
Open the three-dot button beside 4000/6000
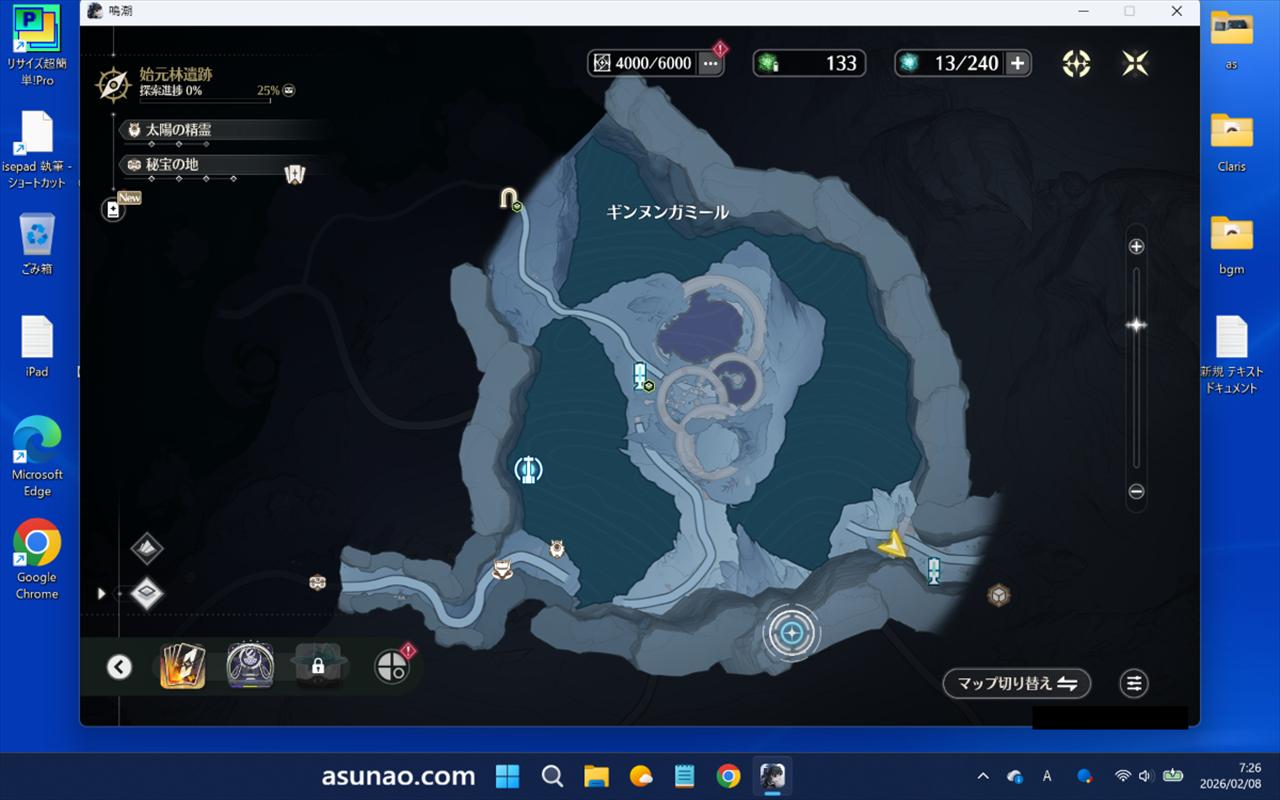coord(710,63)
